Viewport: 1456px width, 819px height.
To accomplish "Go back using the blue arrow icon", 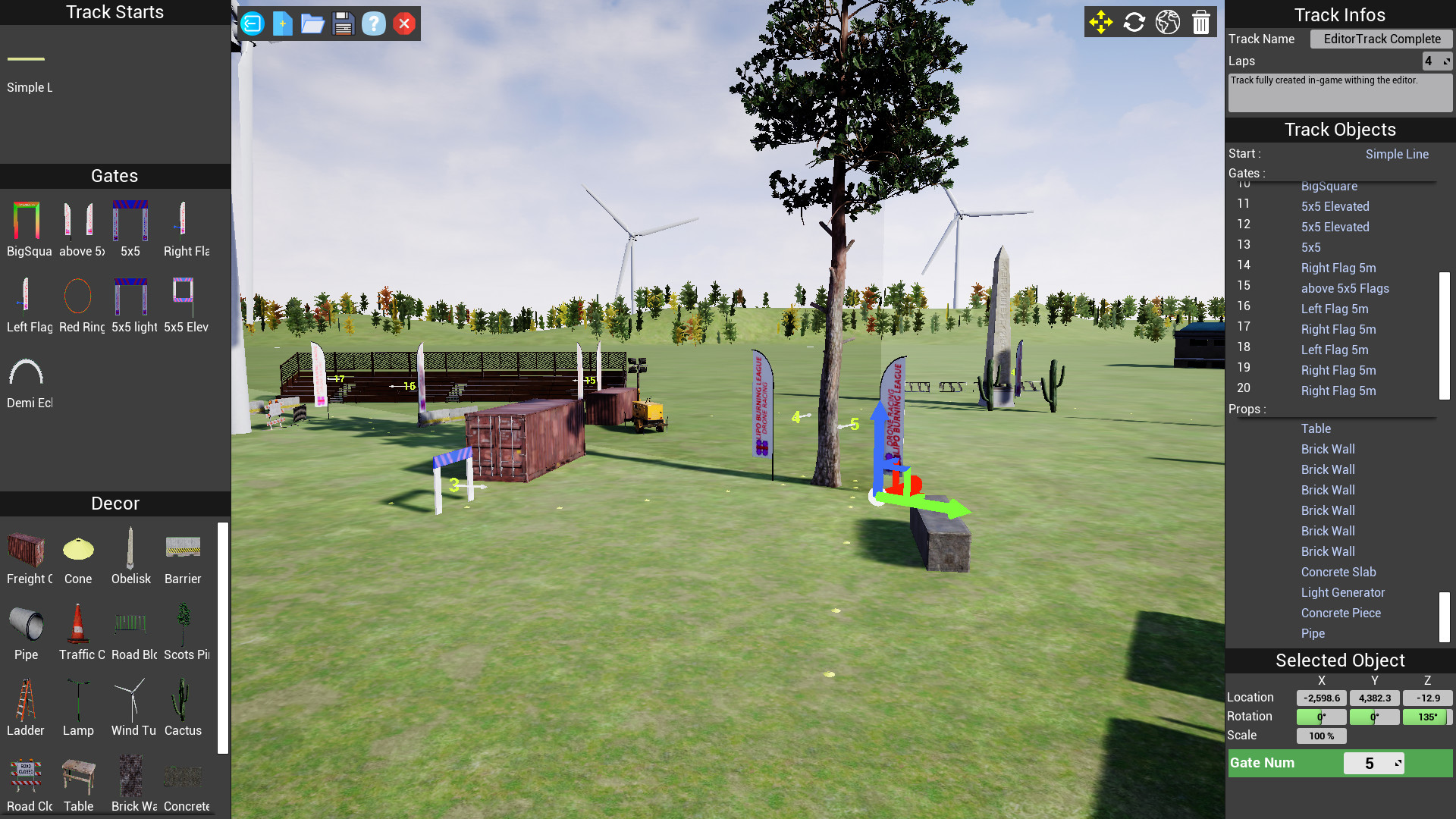I will tap(252, 24).
